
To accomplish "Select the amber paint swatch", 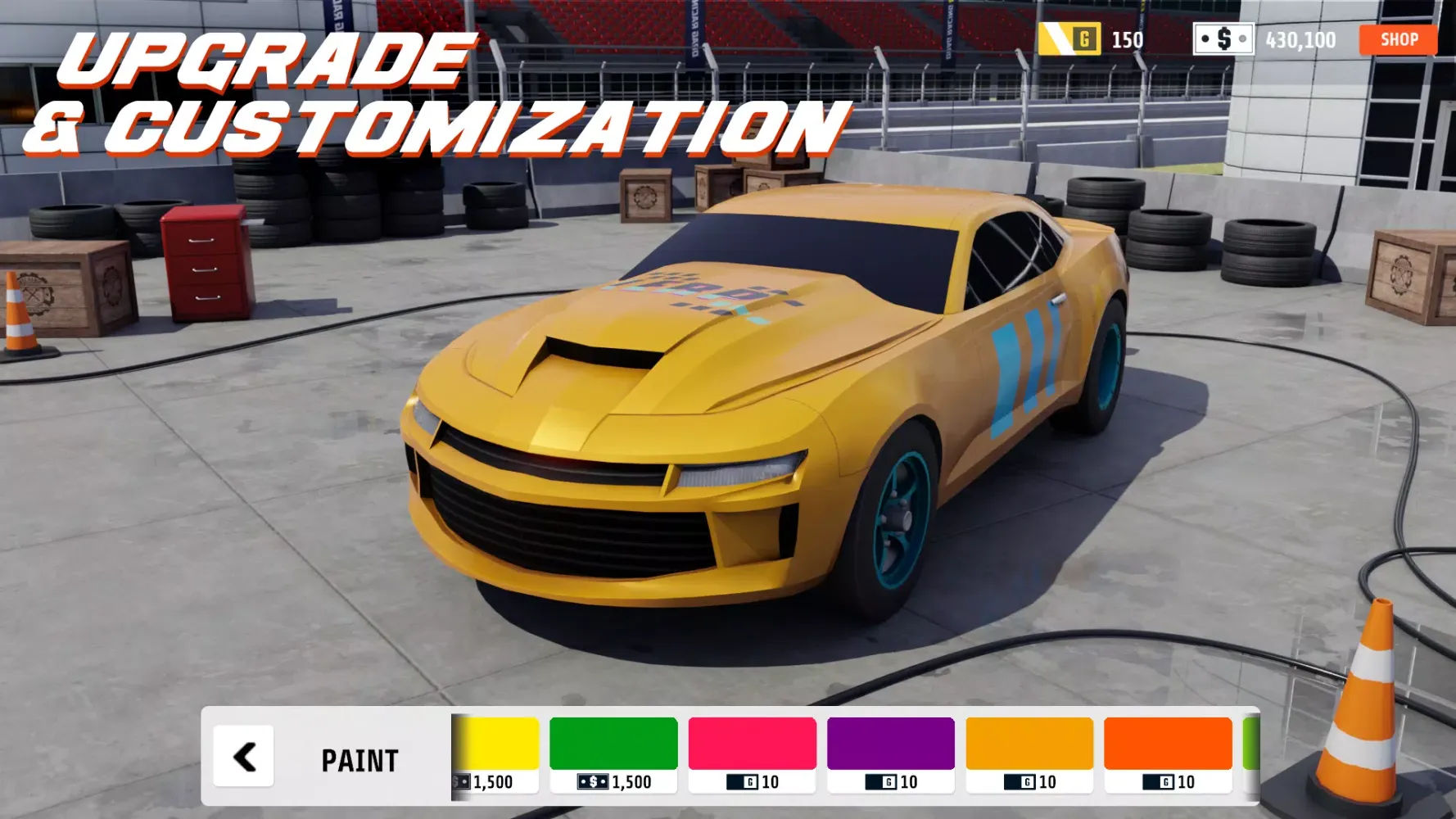I will coord(1029,744).
